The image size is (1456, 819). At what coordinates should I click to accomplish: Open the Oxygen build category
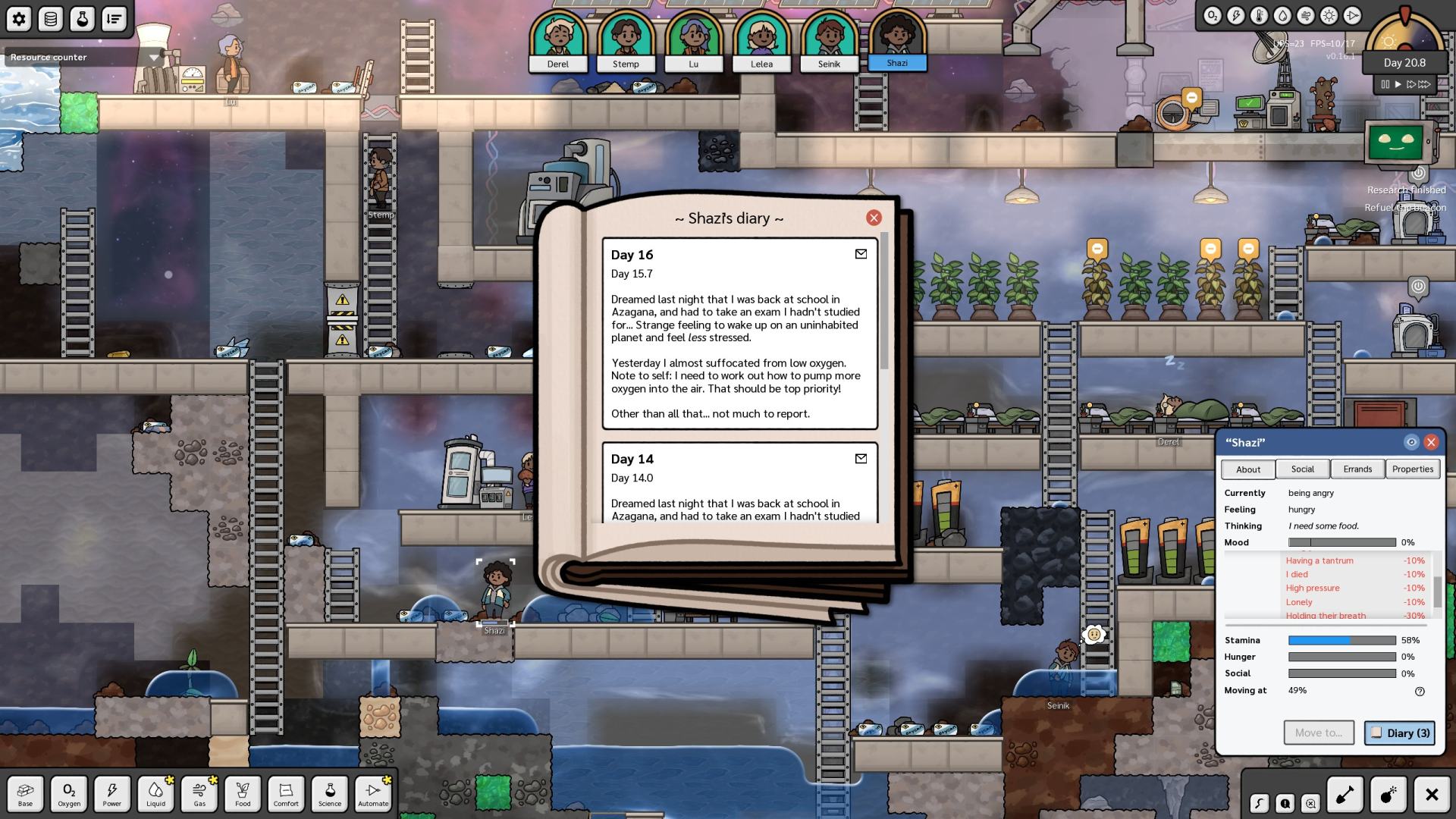(69, 794)
